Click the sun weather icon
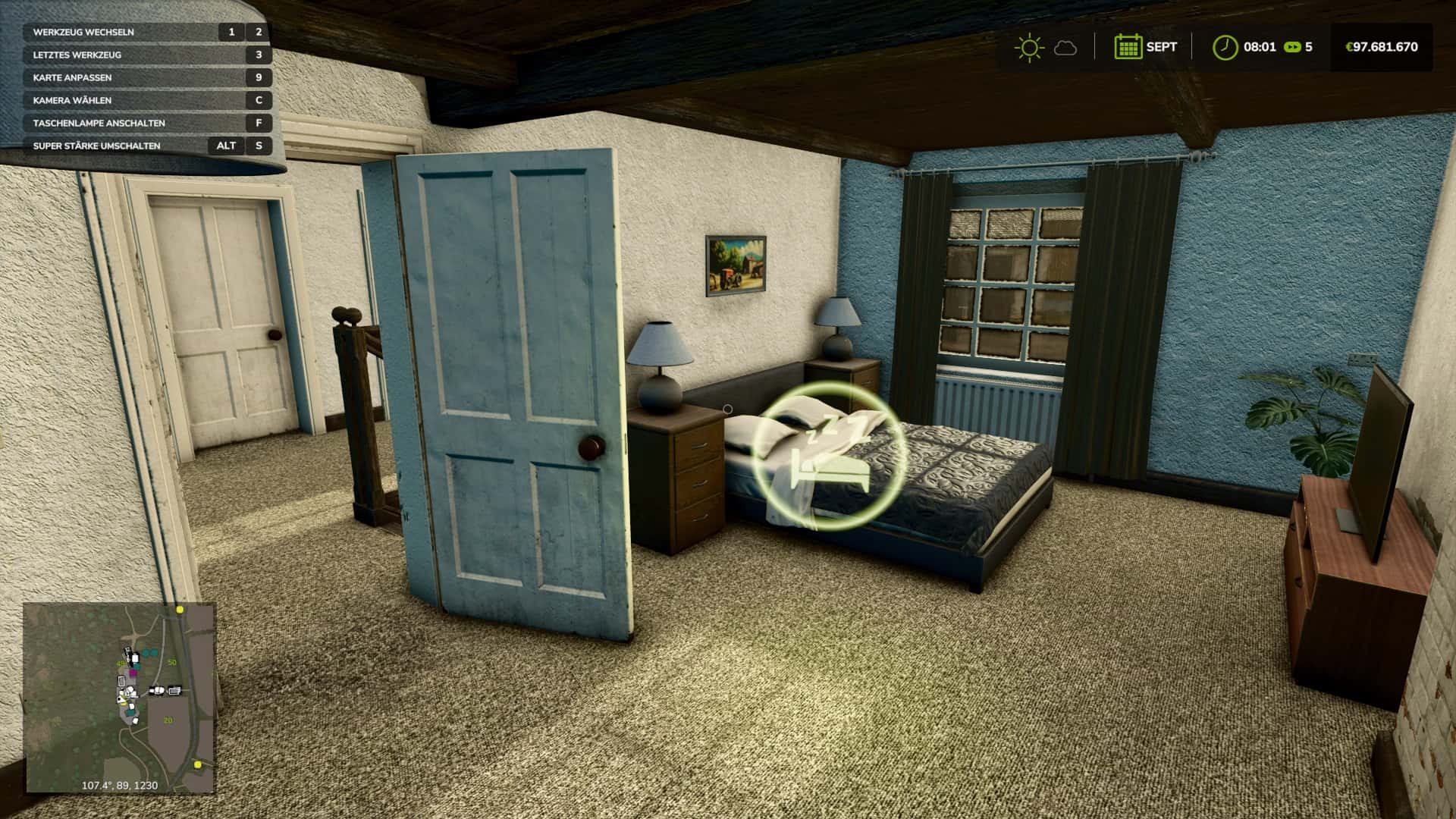This screenshot has width=1456, height=819. (1028, 47)
